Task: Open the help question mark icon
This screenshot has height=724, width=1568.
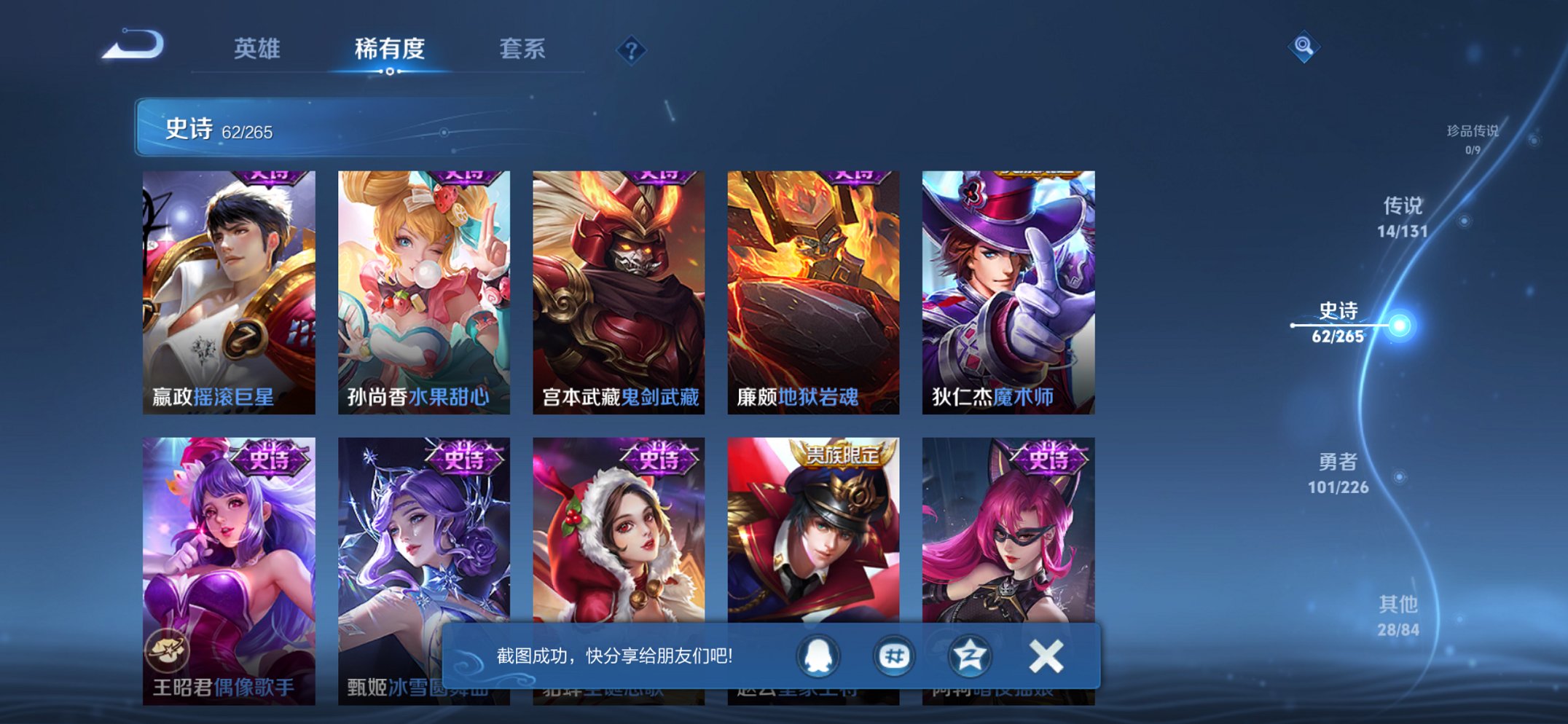Action: pos(633,49)
